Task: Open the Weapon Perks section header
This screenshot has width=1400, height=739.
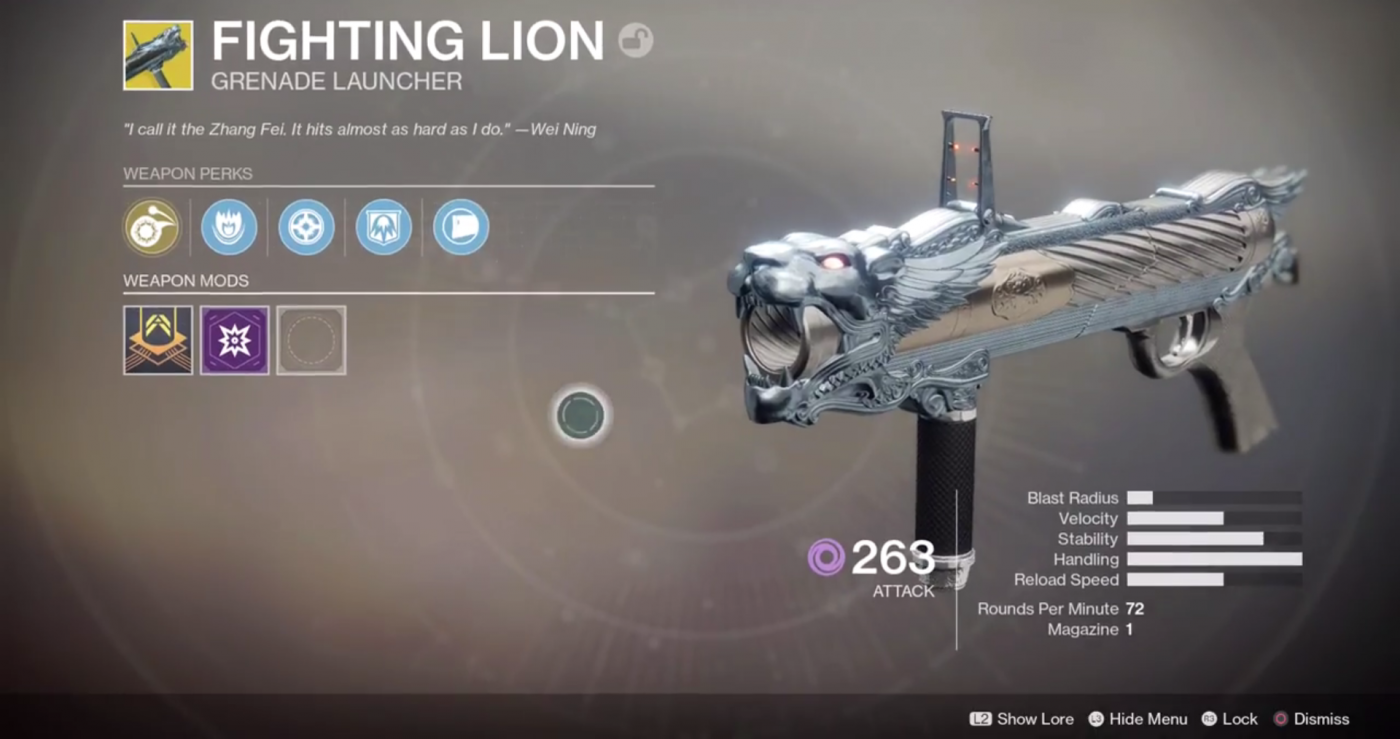Action: pos(188,173)
